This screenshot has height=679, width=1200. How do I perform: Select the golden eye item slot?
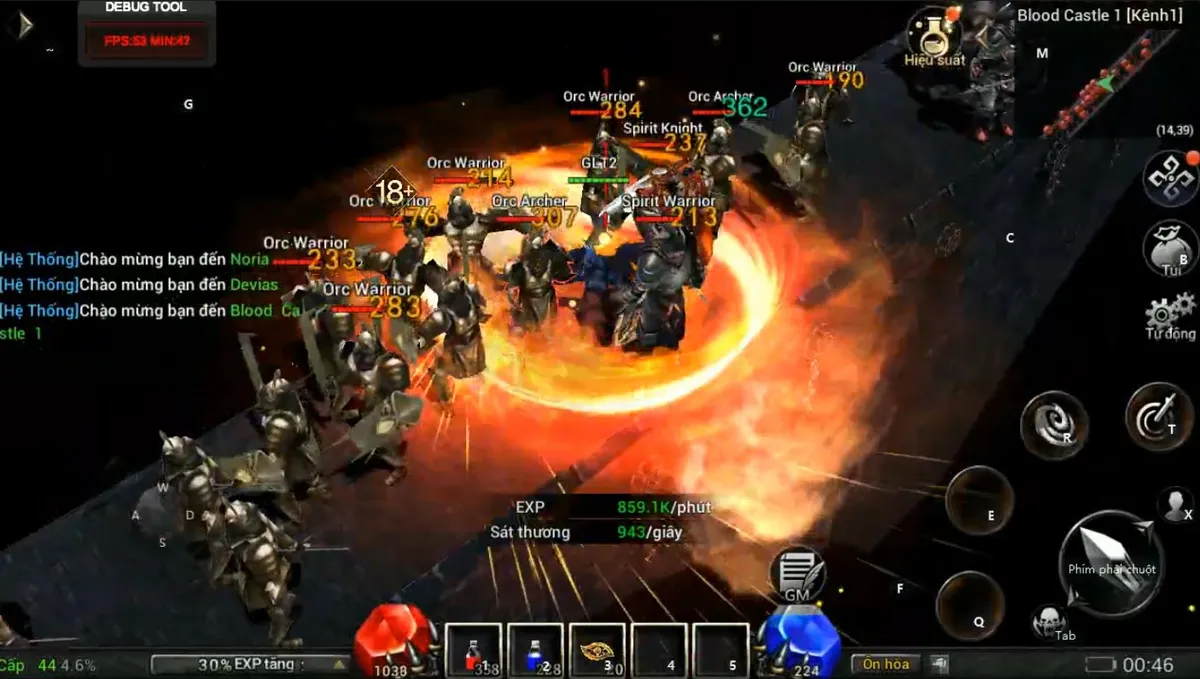[x=598, y=650]
